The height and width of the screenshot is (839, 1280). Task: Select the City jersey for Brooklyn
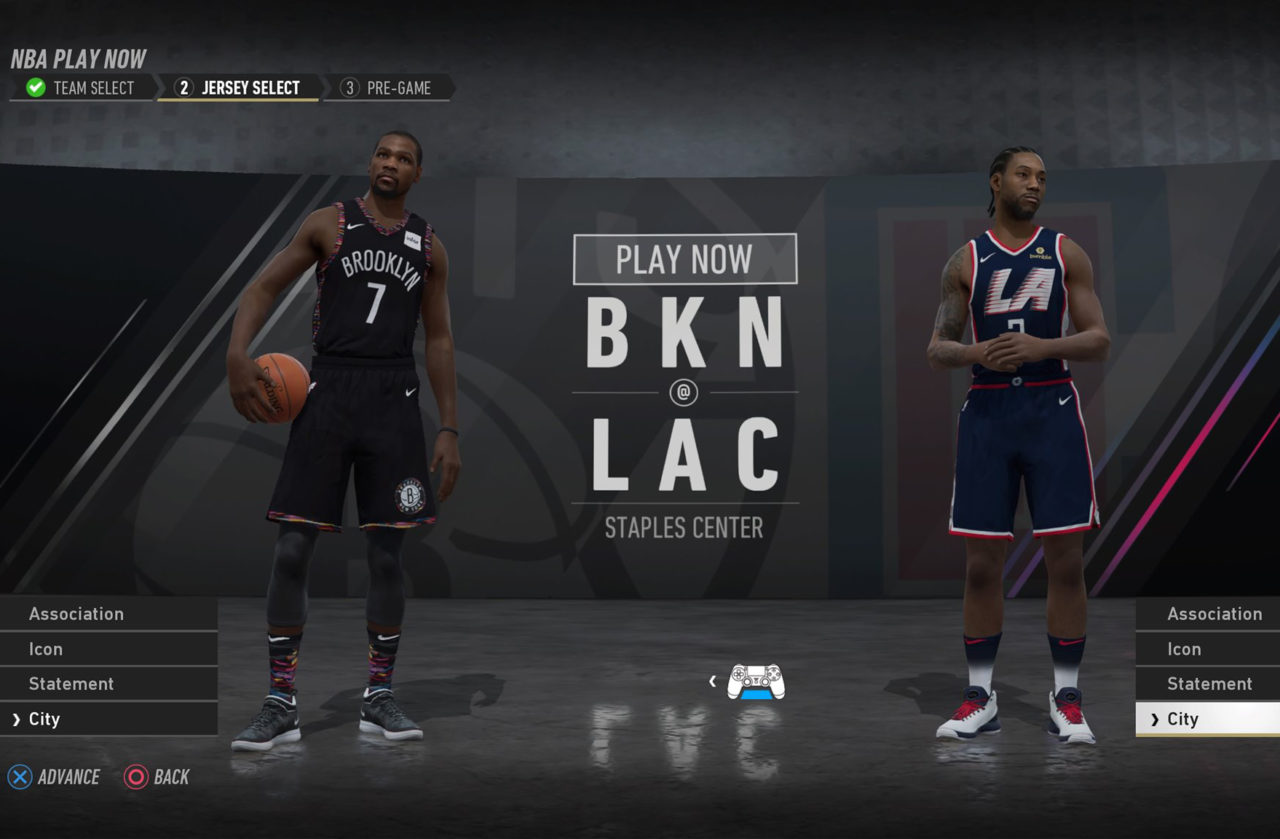pyautogui.click(x=108, y=719)
